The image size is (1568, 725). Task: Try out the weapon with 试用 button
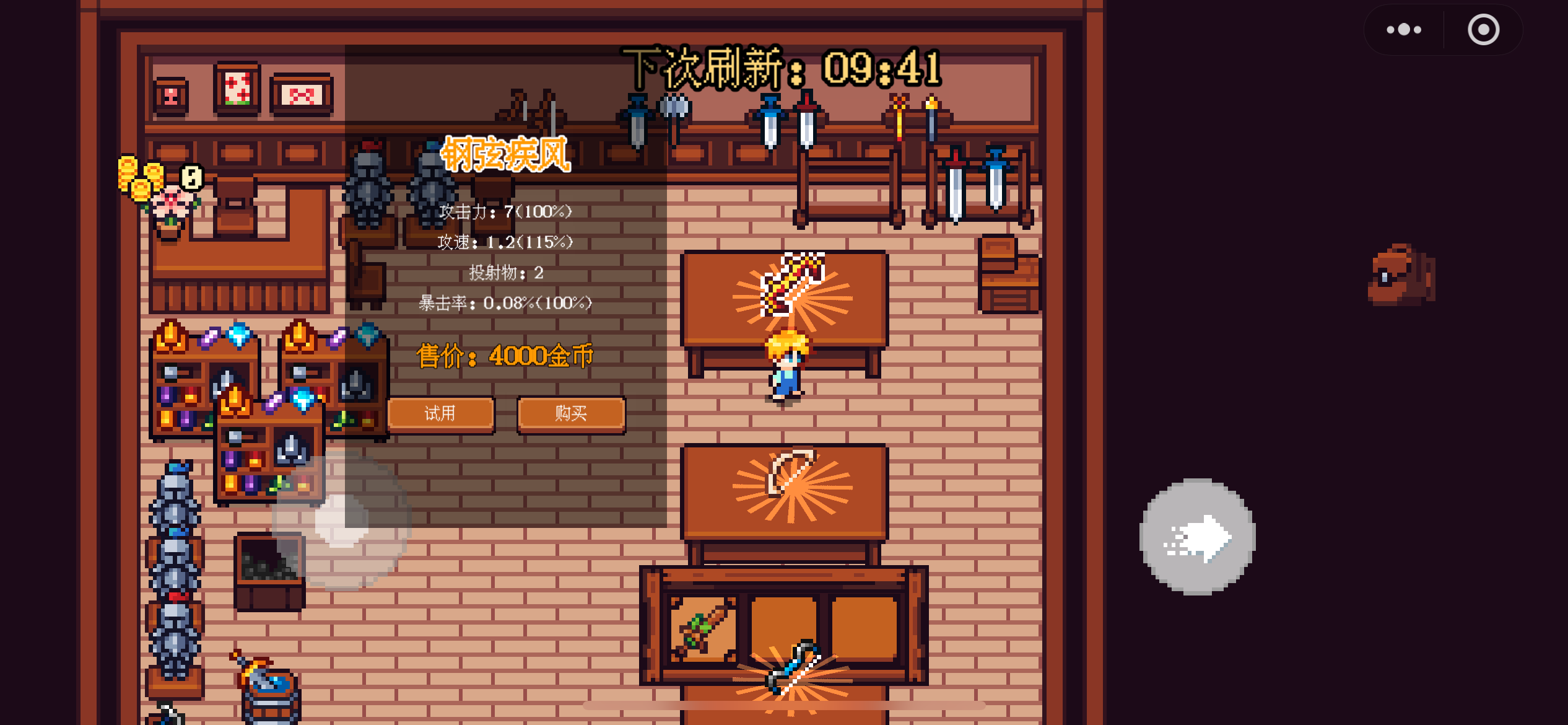pos(440,414)
